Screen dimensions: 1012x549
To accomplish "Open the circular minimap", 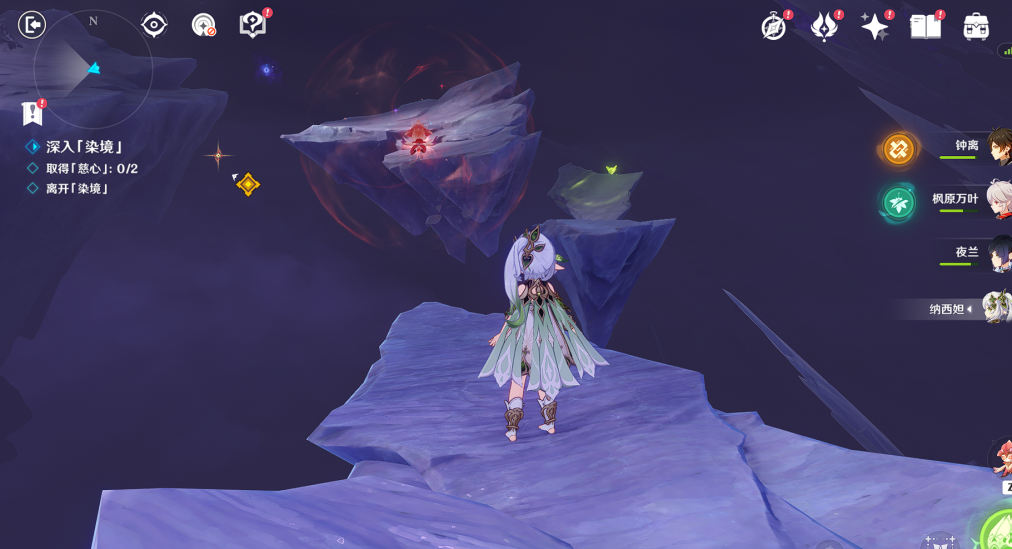I will (92, 68).
